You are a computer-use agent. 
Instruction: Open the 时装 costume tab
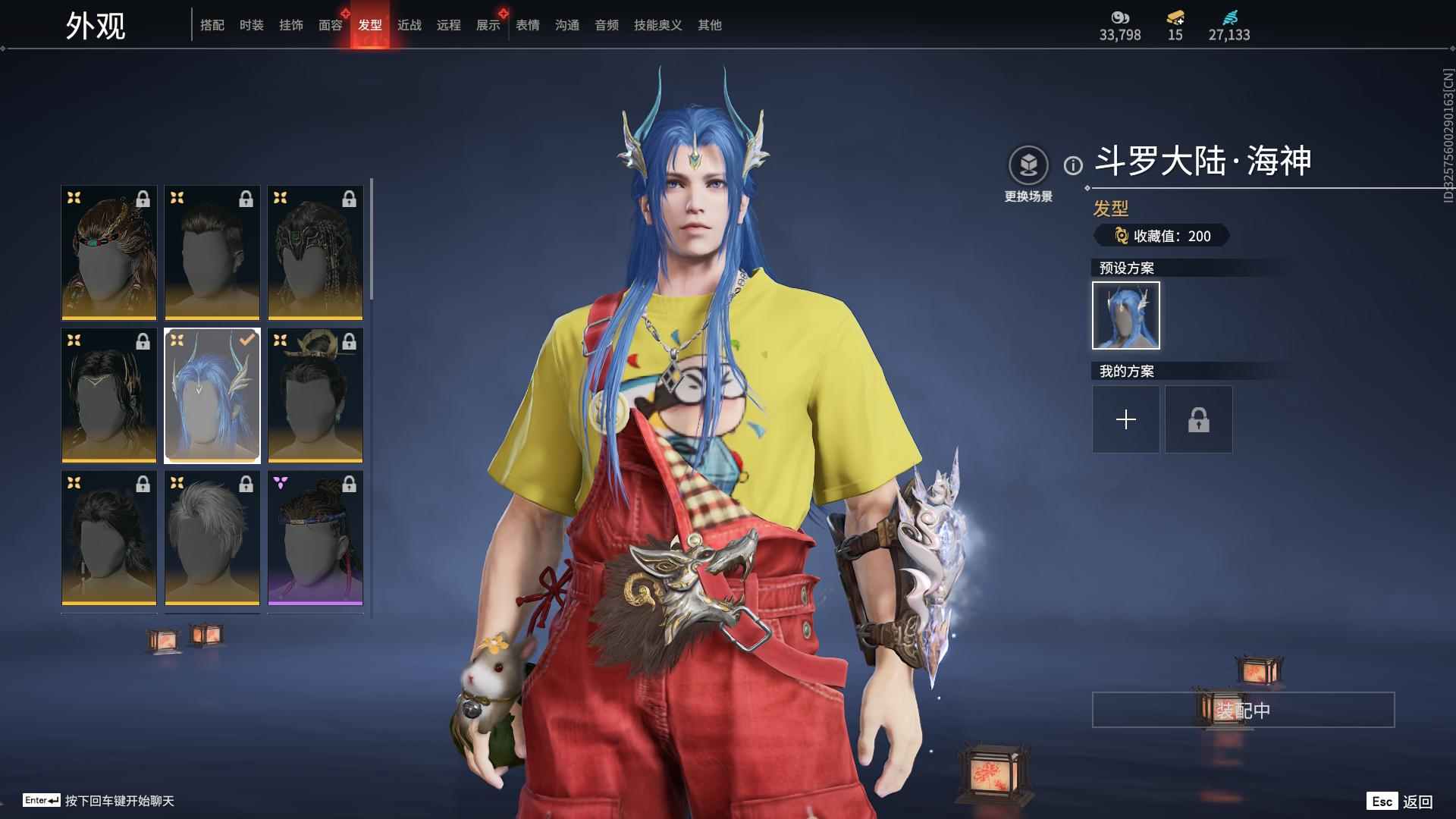pyautogui.click(x=251, y=25)
